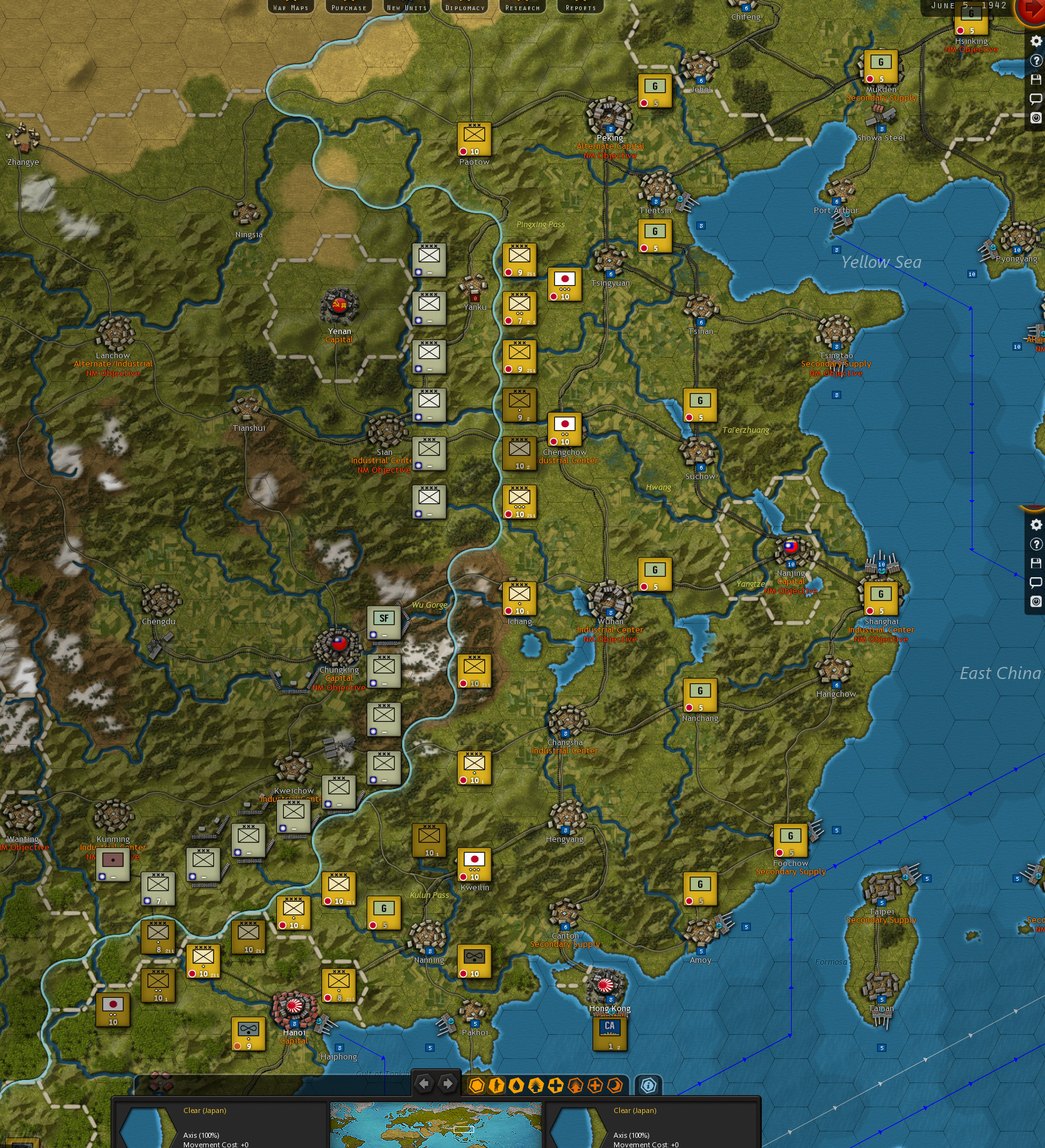Screen dimensions: 1045x1148
Task: Select the yellow cross overlay icon
Action: pyautogui.click(x=555, y=1085)
